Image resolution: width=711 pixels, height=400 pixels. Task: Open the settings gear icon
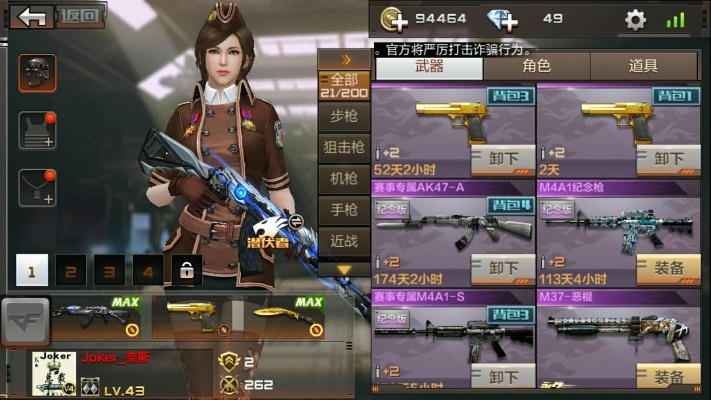(x=635, y=19)
